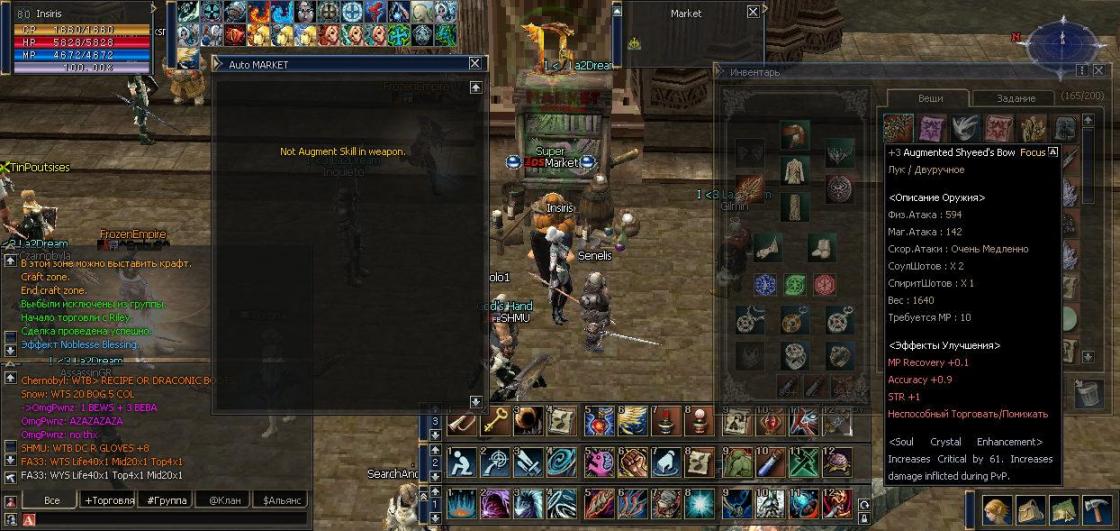Close the Auto MARKET window
Image resolution: width=1120 pixels, height=531 pixels.
475,63
